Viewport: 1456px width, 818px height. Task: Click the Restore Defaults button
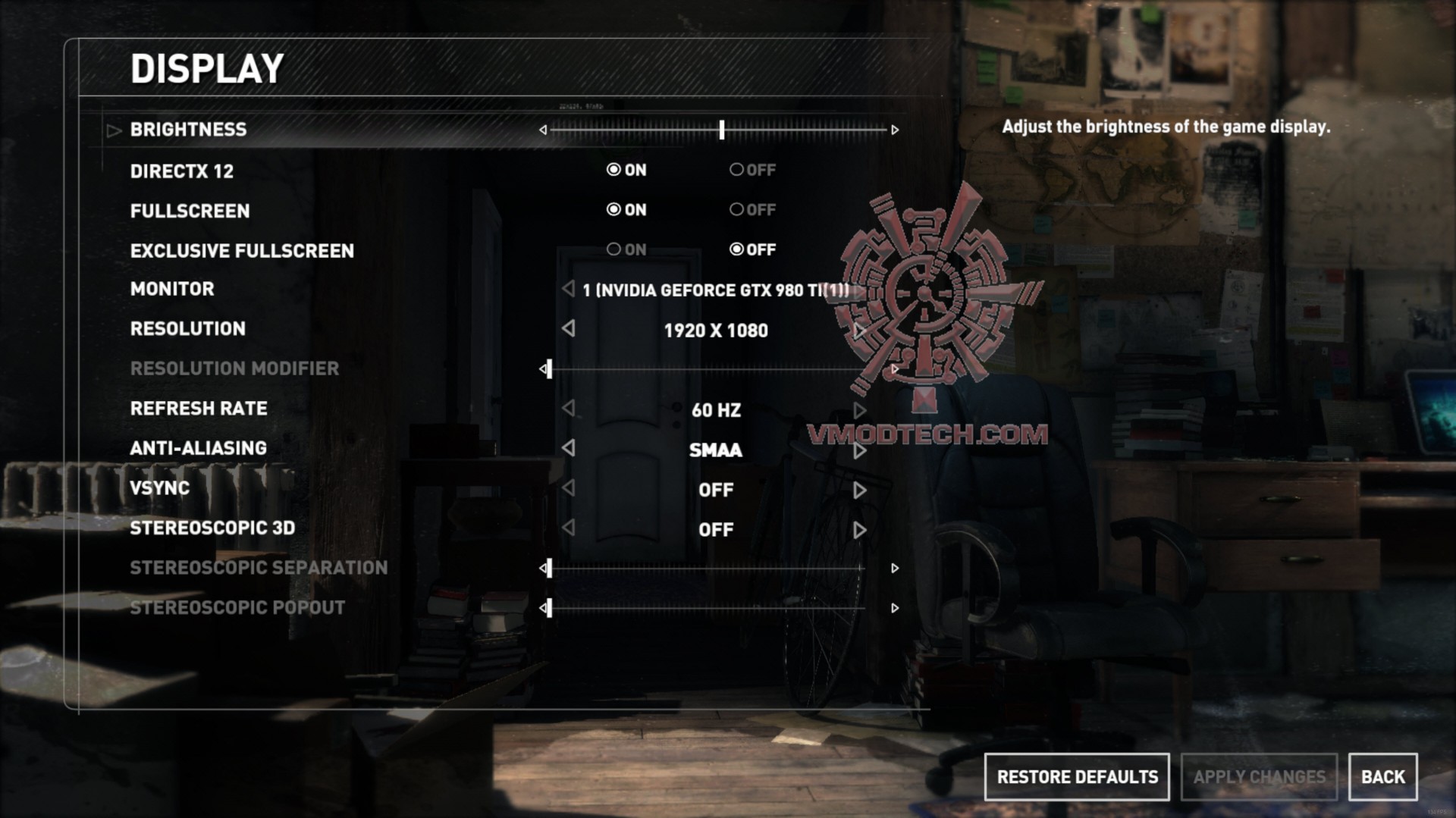click(1076, 777)
